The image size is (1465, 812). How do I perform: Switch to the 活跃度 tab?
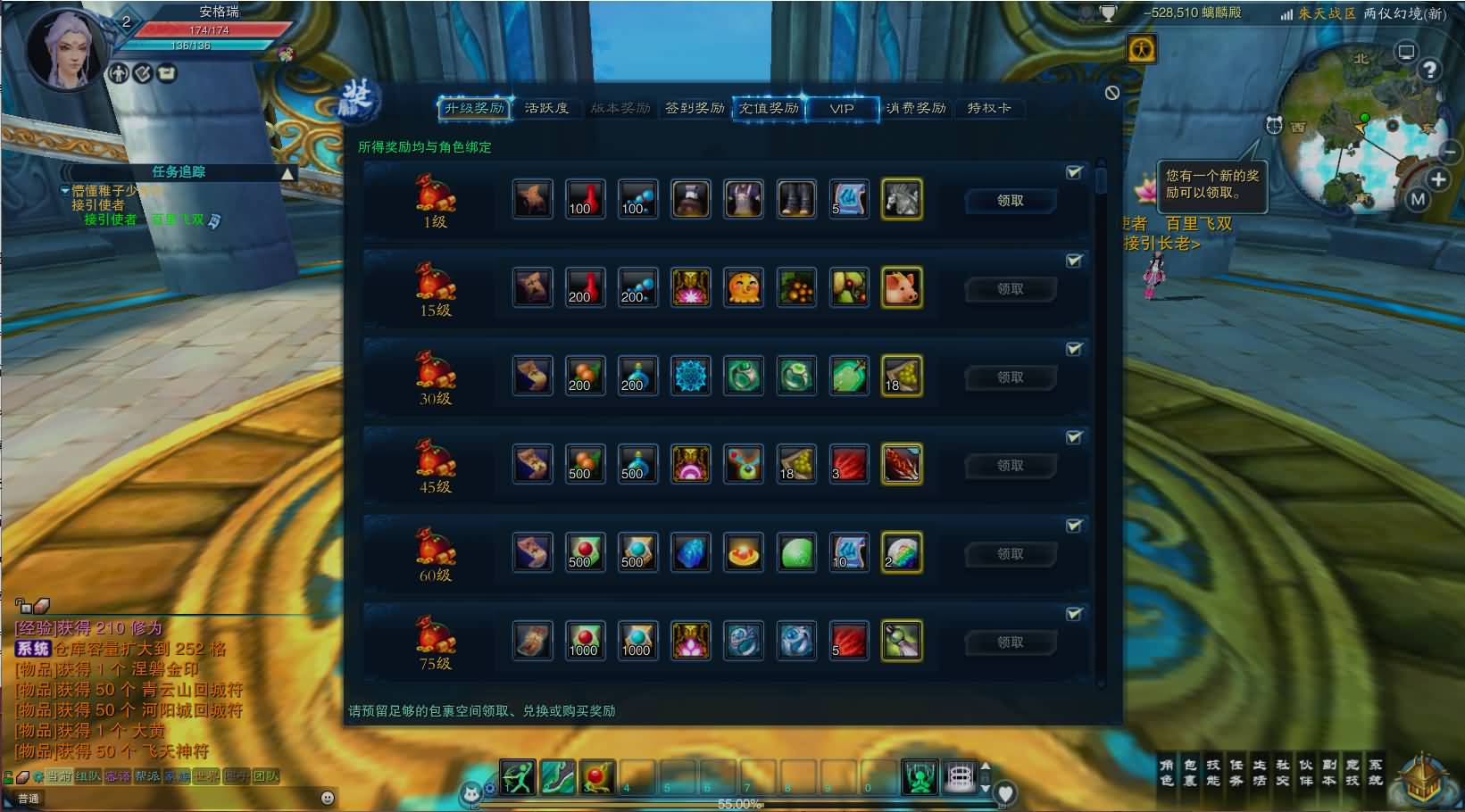coord(546,108)
